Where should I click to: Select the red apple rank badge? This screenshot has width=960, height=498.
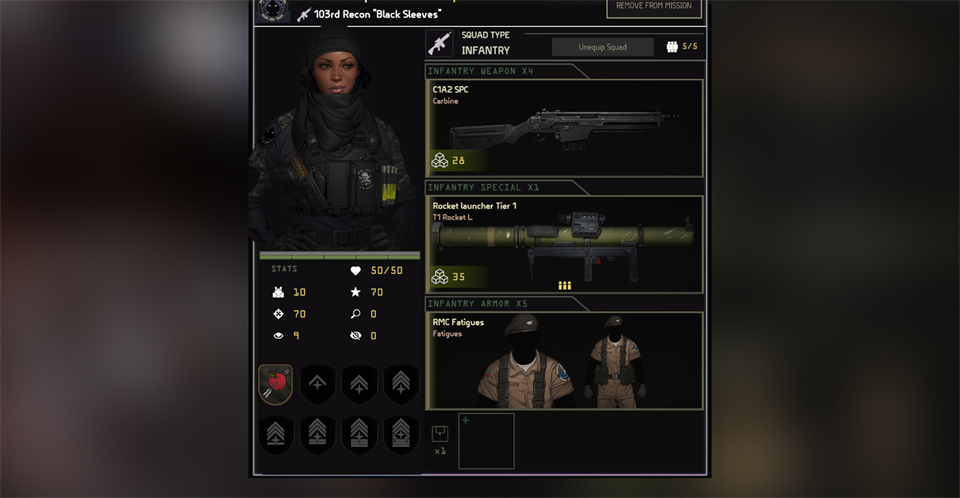coord(275,384)
